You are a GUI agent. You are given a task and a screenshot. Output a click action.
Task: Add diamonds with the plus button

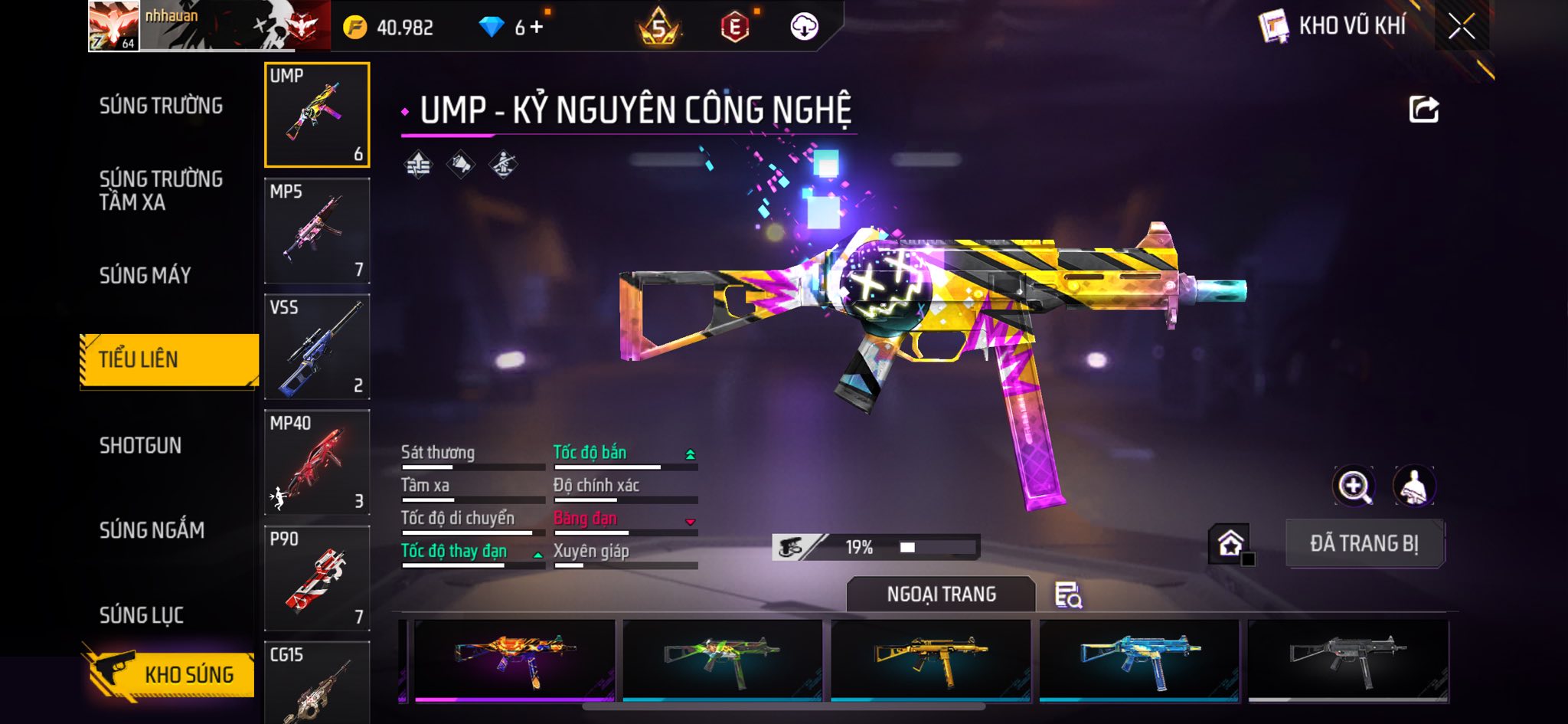(537, 28)
